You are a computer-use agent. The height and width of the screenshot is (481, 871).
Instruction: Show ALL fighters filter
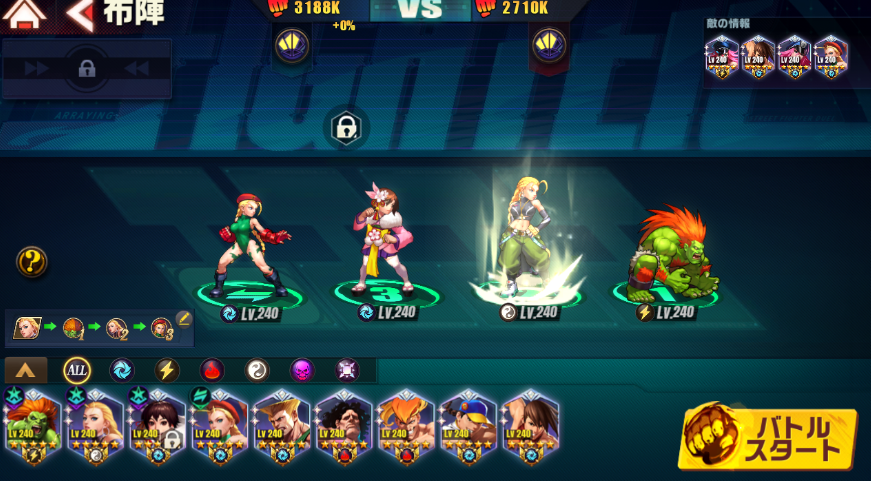77,370
